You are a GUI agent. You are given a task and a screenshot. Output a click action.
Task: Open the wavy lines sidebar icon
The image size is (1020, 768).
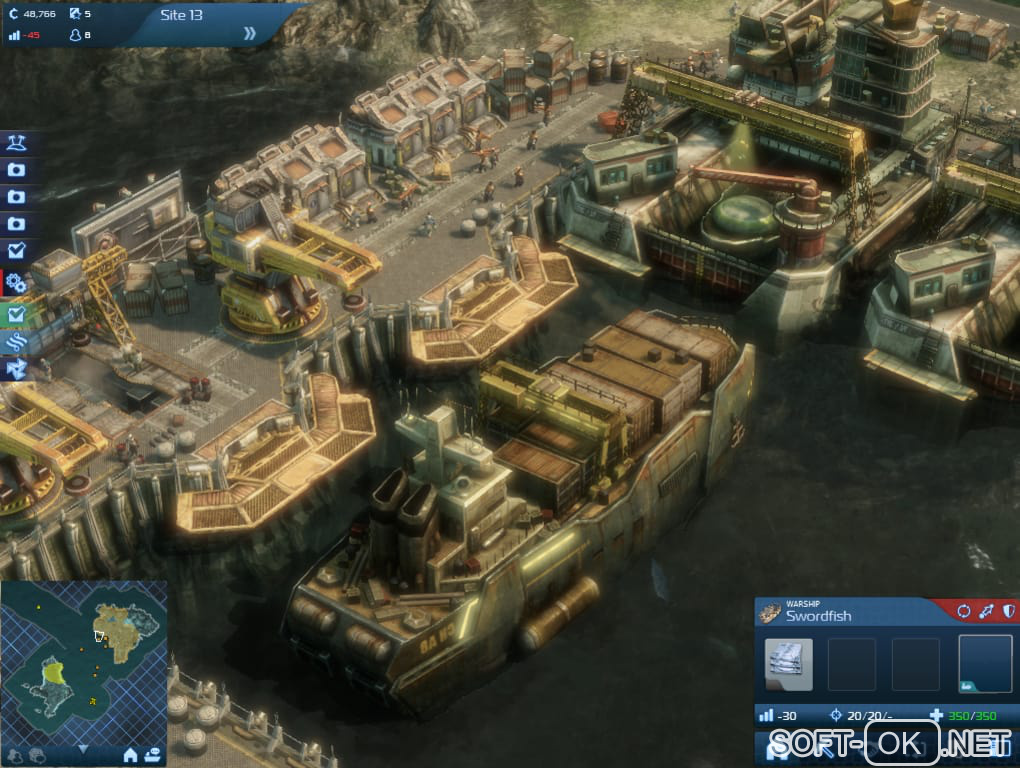[16, 343]
